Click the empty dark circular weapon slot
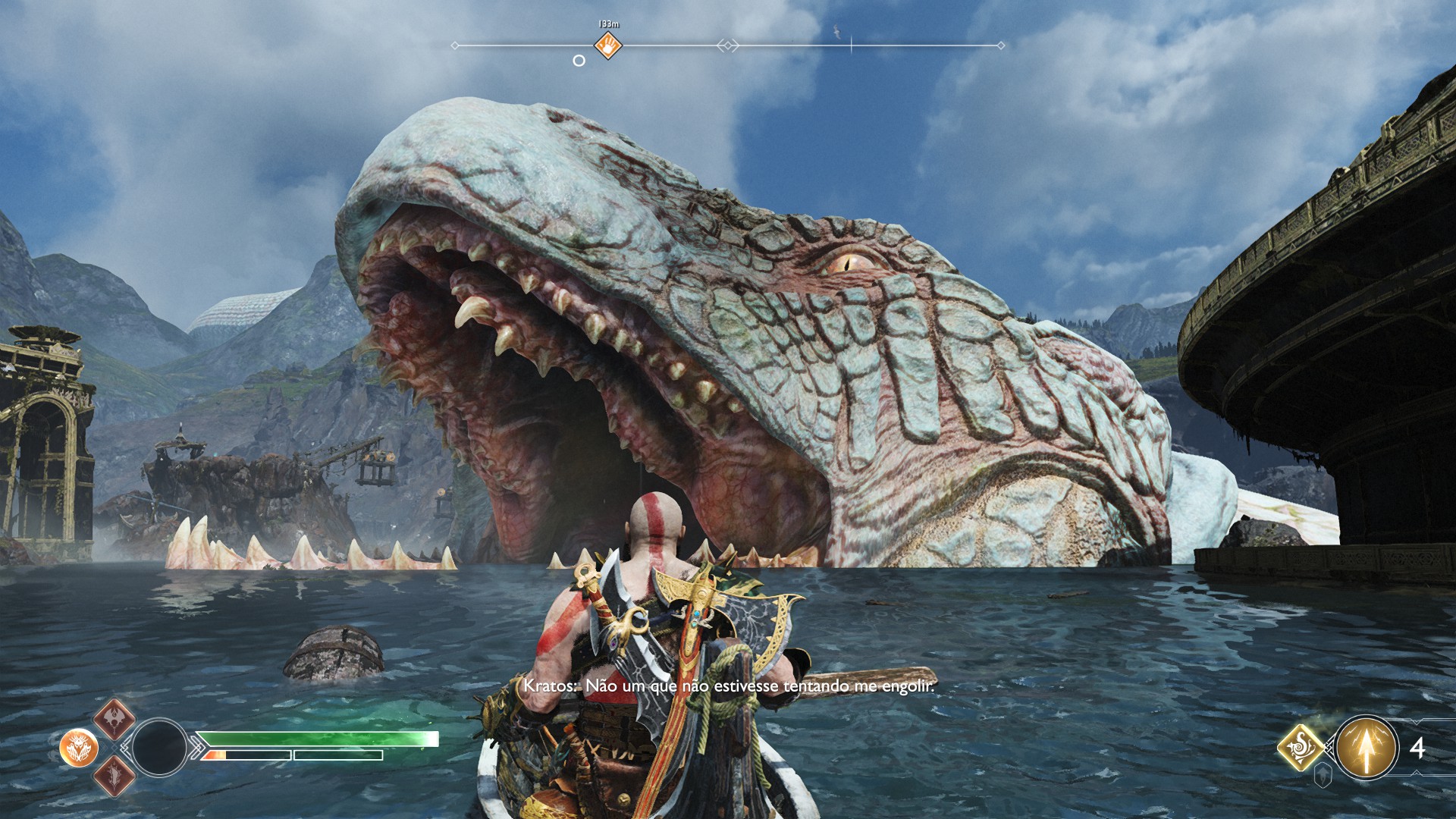The width and height of the screenshot is (1456, 819). [x=159, y=748]
